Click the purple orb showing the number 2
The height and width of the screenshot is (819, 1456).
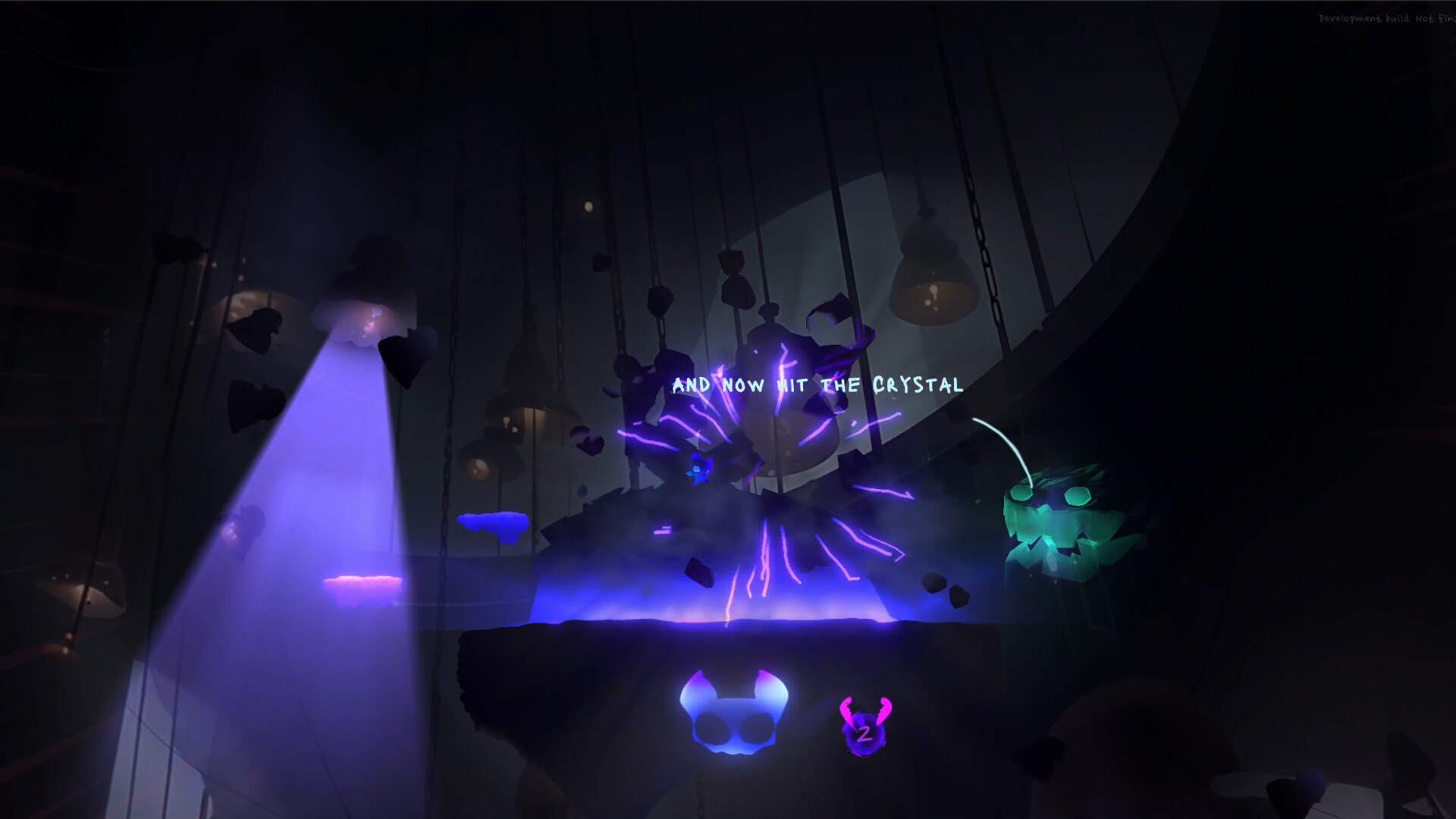(x=865, y=734)
